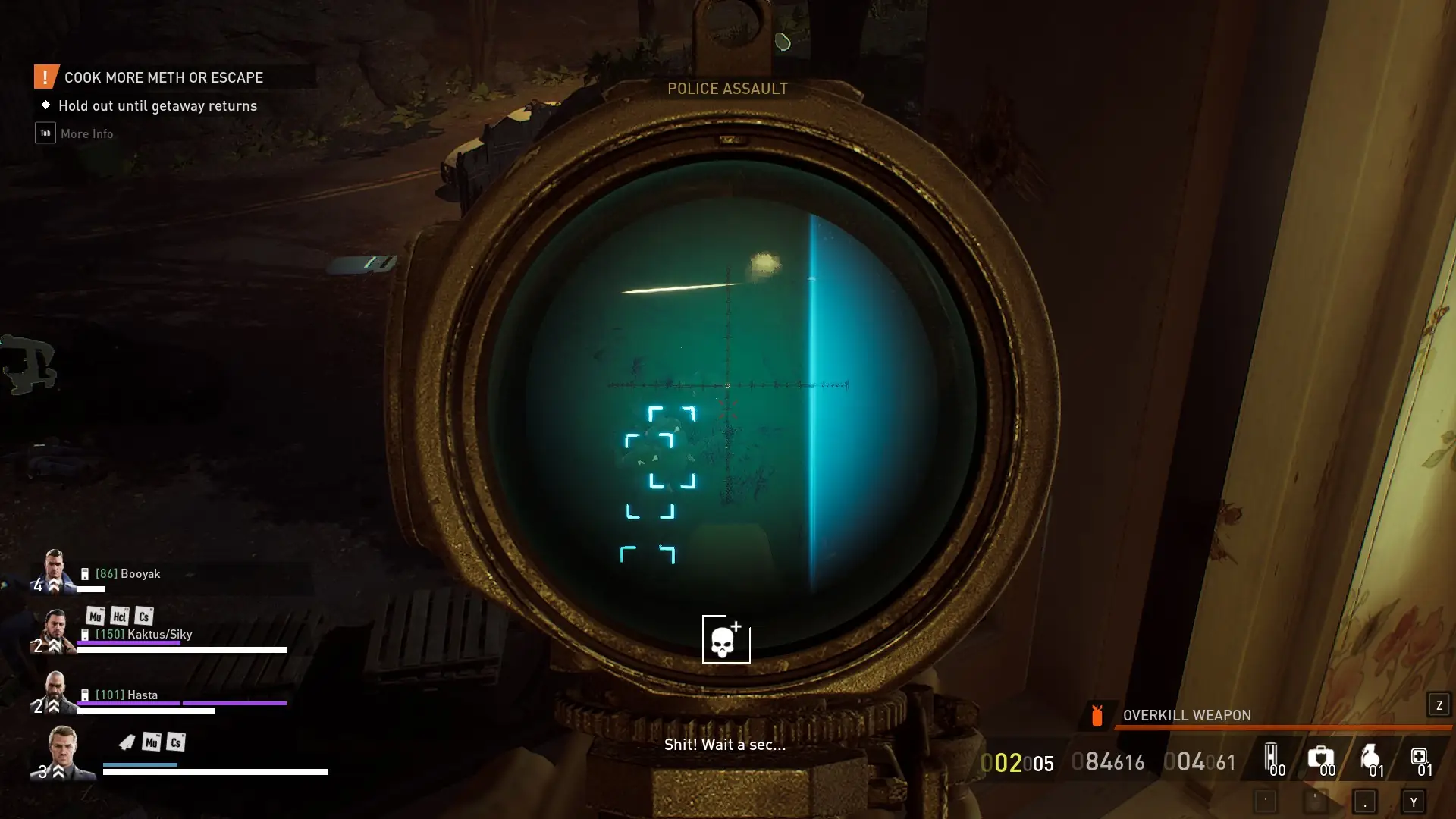
Task: Click the orange exclamation objective icon
Action: [45, 76]
